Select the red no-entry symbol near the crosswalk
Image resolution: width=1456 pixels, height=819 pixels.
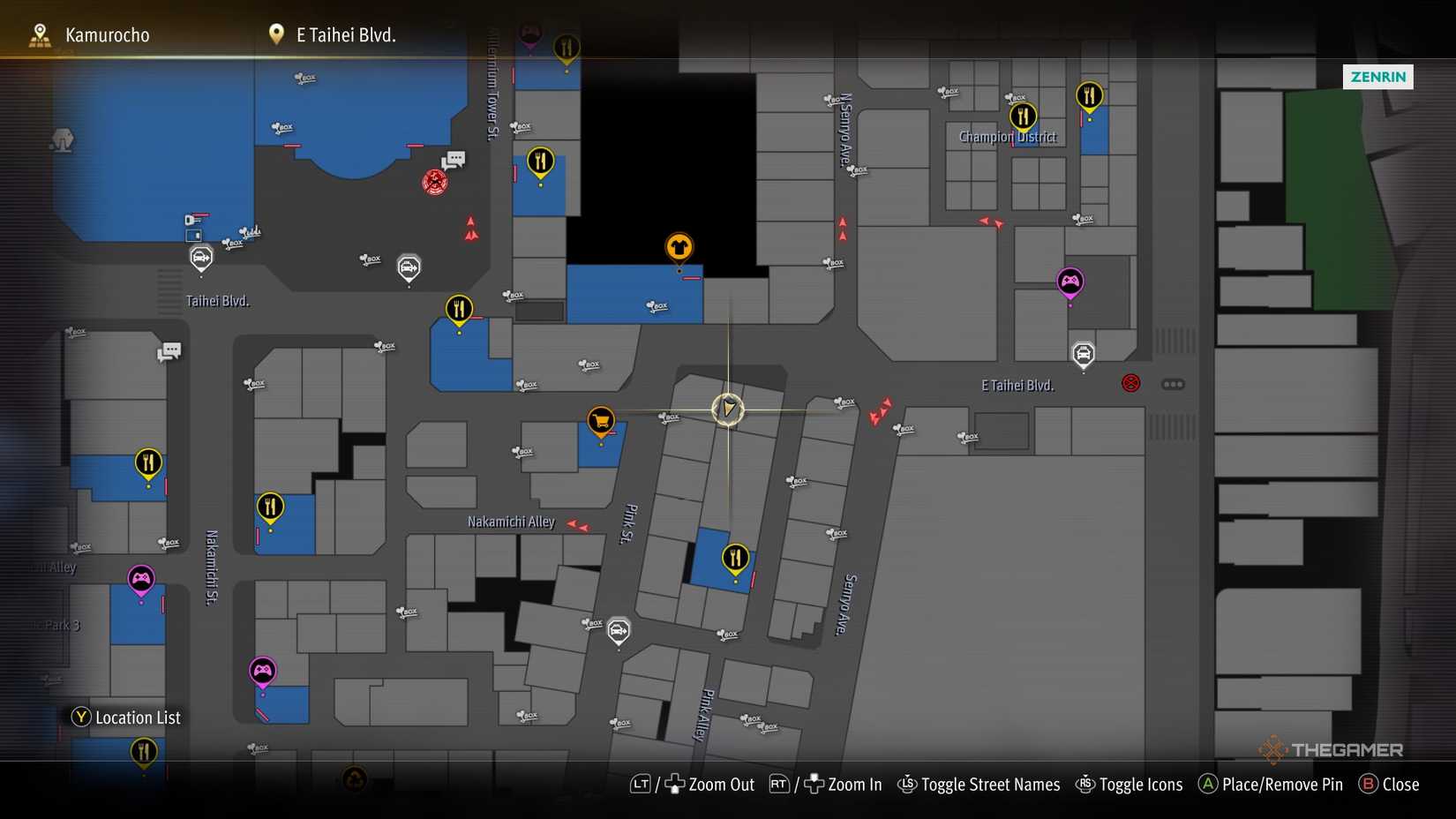1130,382
